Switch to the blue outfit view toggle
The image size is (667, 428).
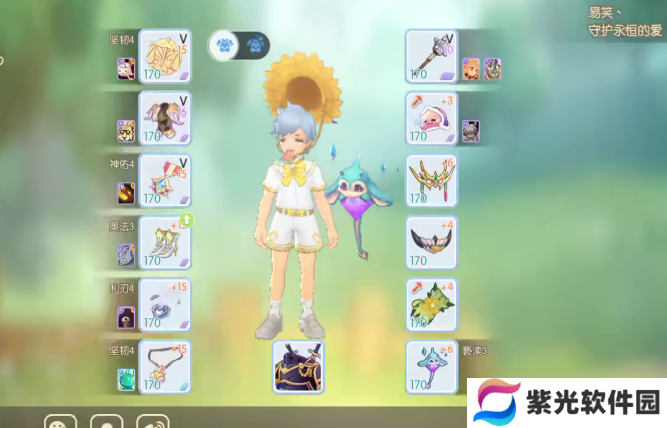tap(255, 45)
